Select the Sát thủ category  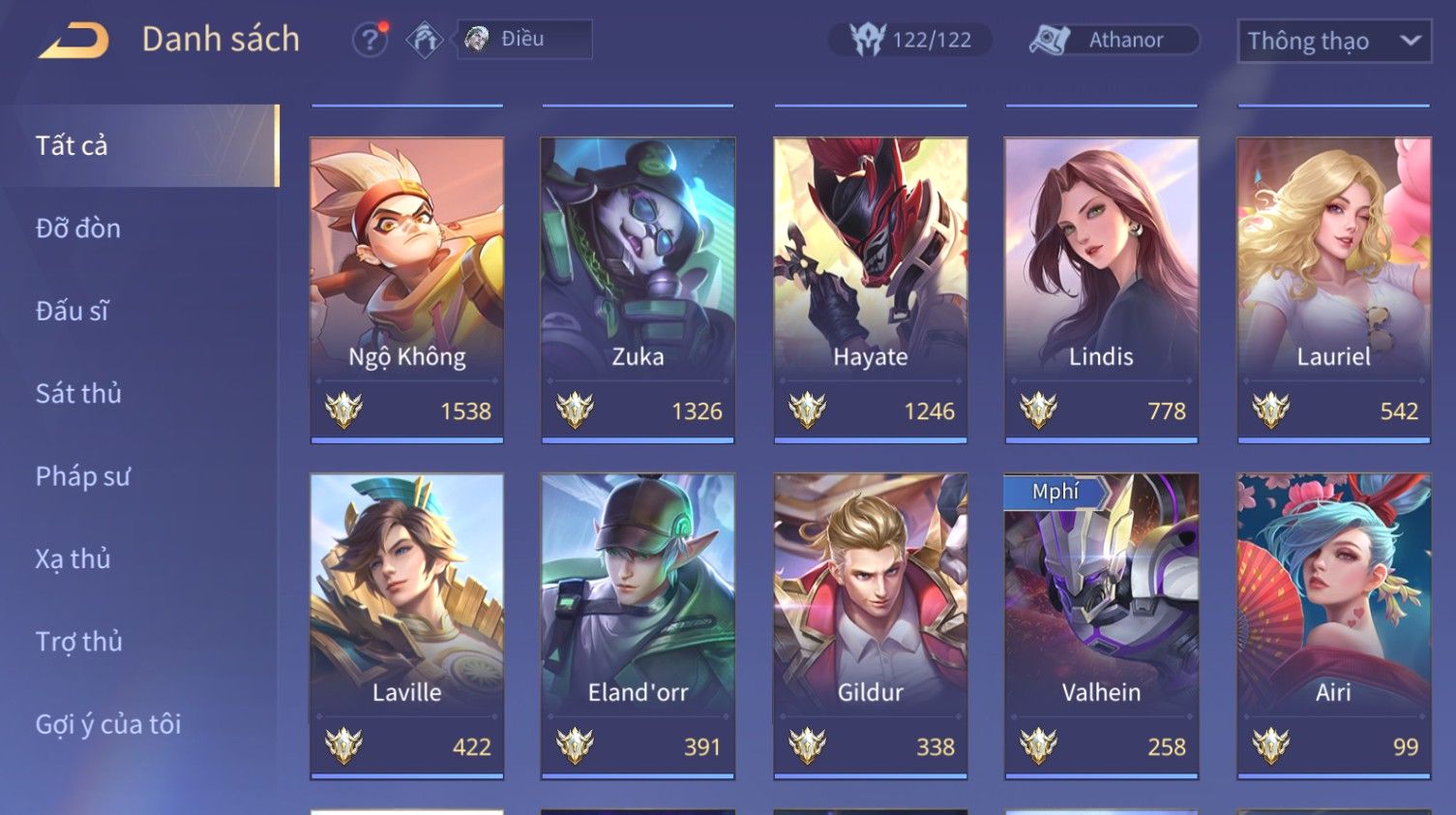[x=78, y=393]
